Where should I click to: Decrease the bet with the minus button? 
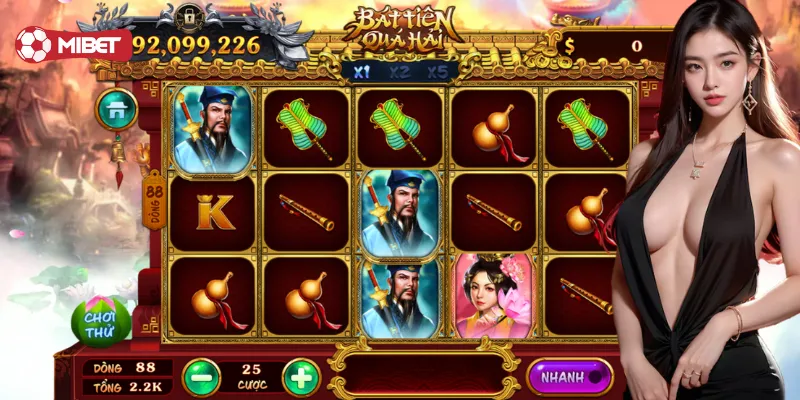click(x=201, y=377)
